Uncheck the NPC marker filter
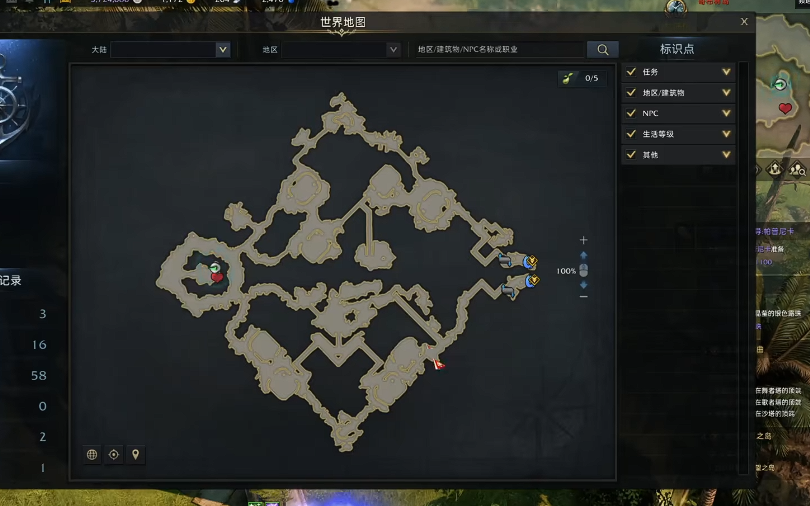 pyautogui.click(x=631, y=113)
